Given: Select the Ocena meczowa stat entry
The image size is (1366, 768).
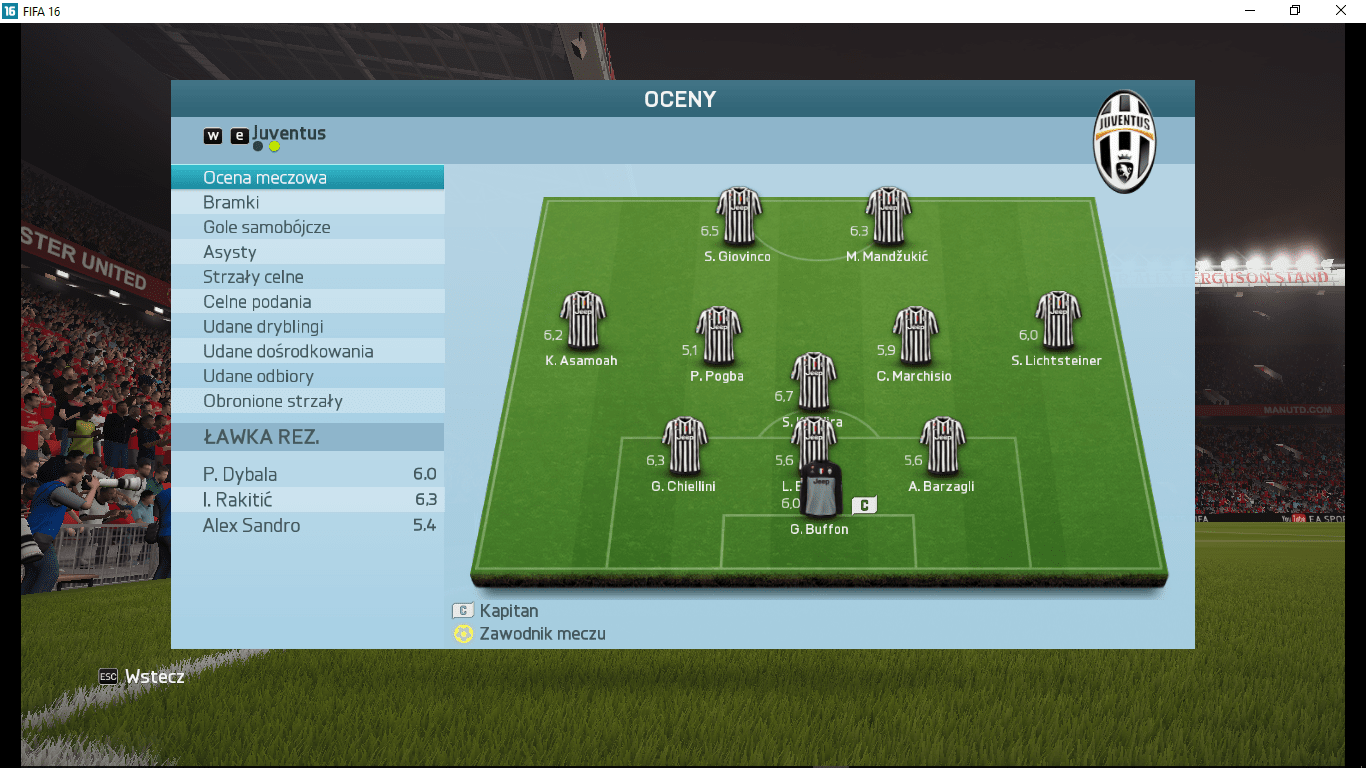Looking at the screenshot, I should (307, 178).
